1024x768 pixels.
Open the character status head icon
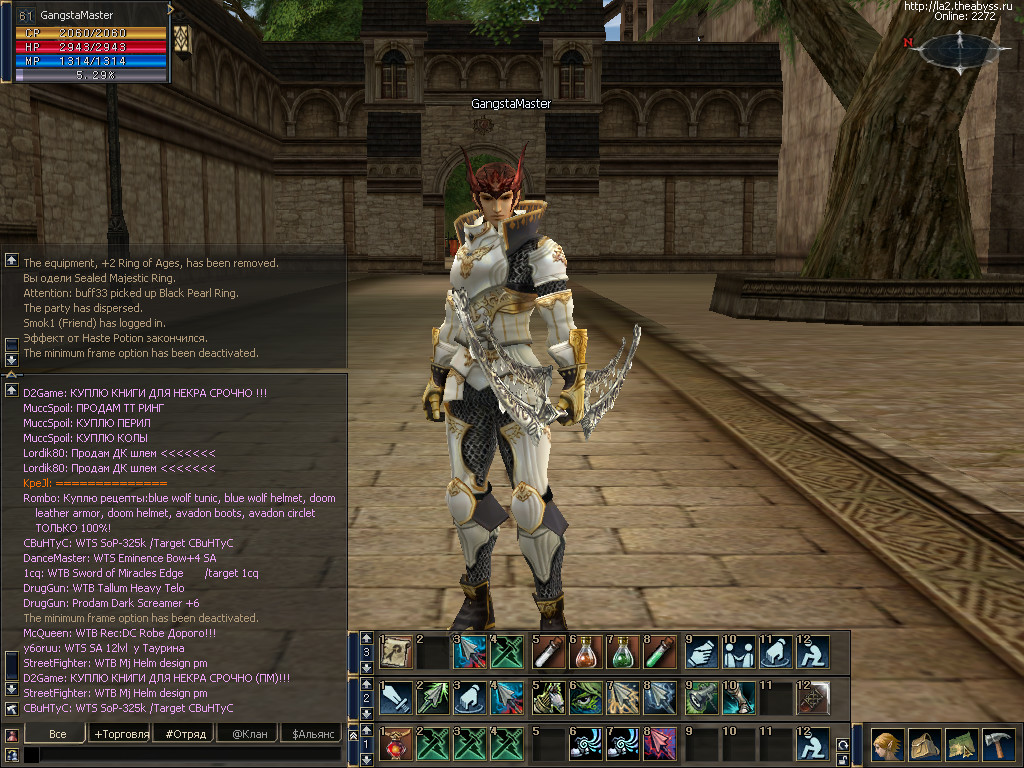coord(885,746)
